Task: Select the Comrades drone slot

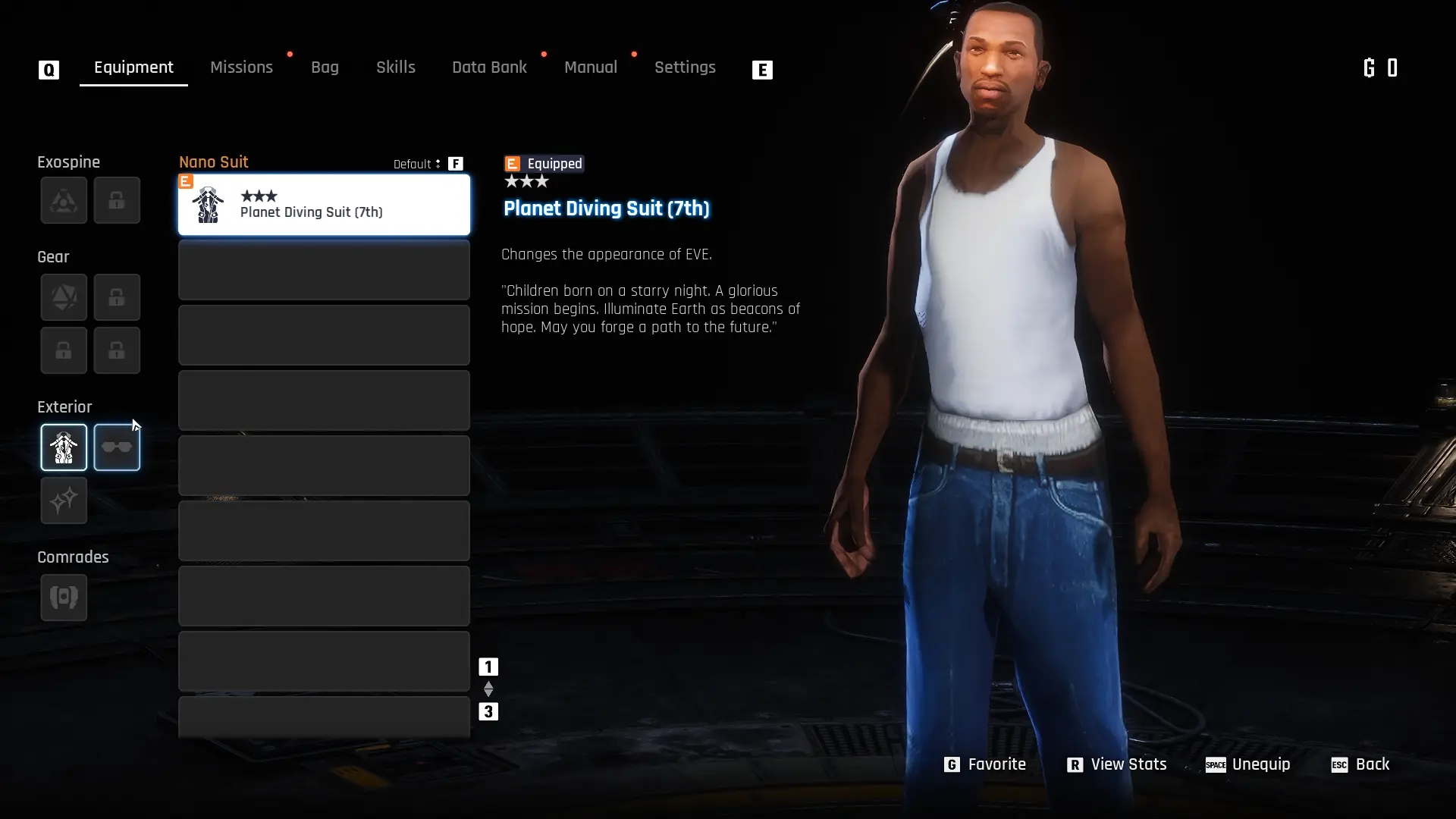Action: coord(64,598)
